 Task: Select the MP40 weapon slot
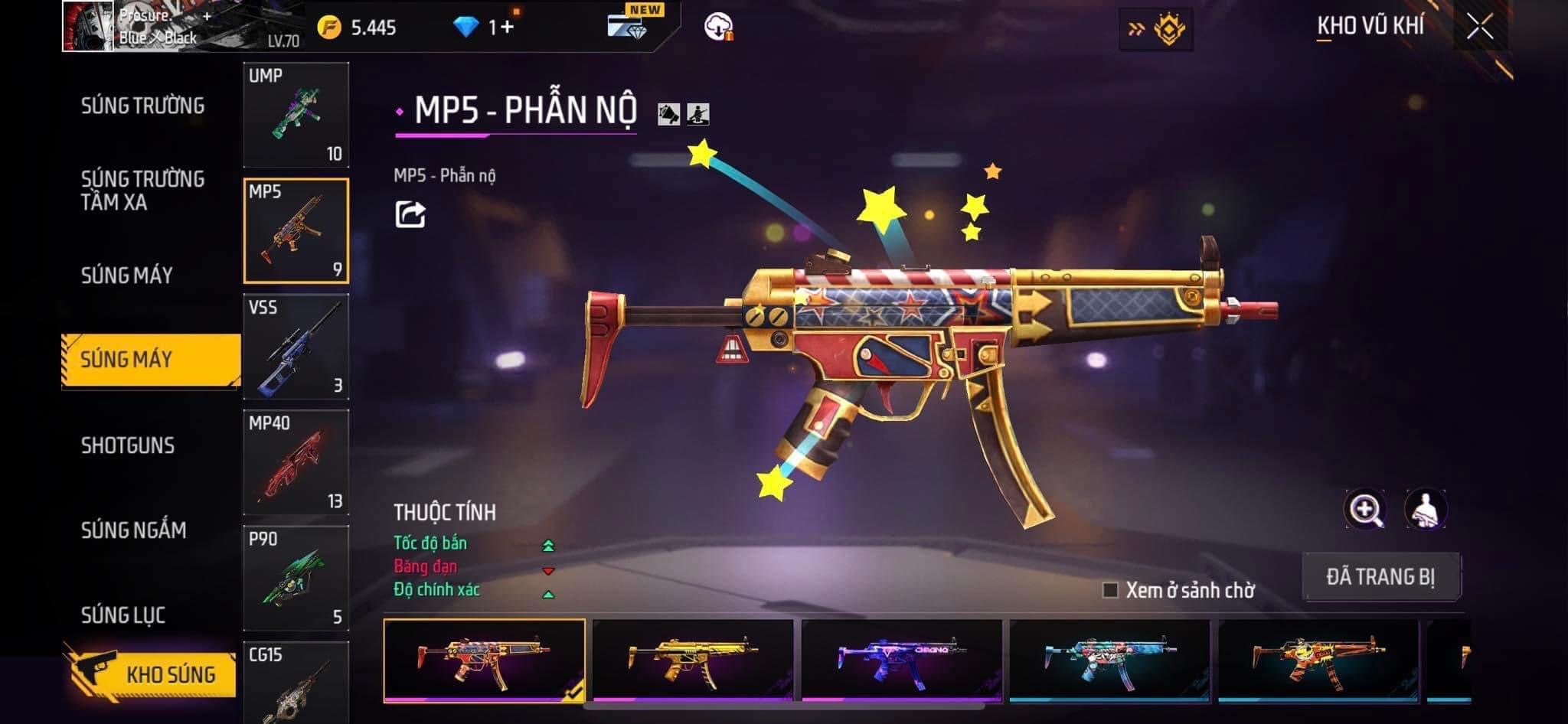(296, 462)
